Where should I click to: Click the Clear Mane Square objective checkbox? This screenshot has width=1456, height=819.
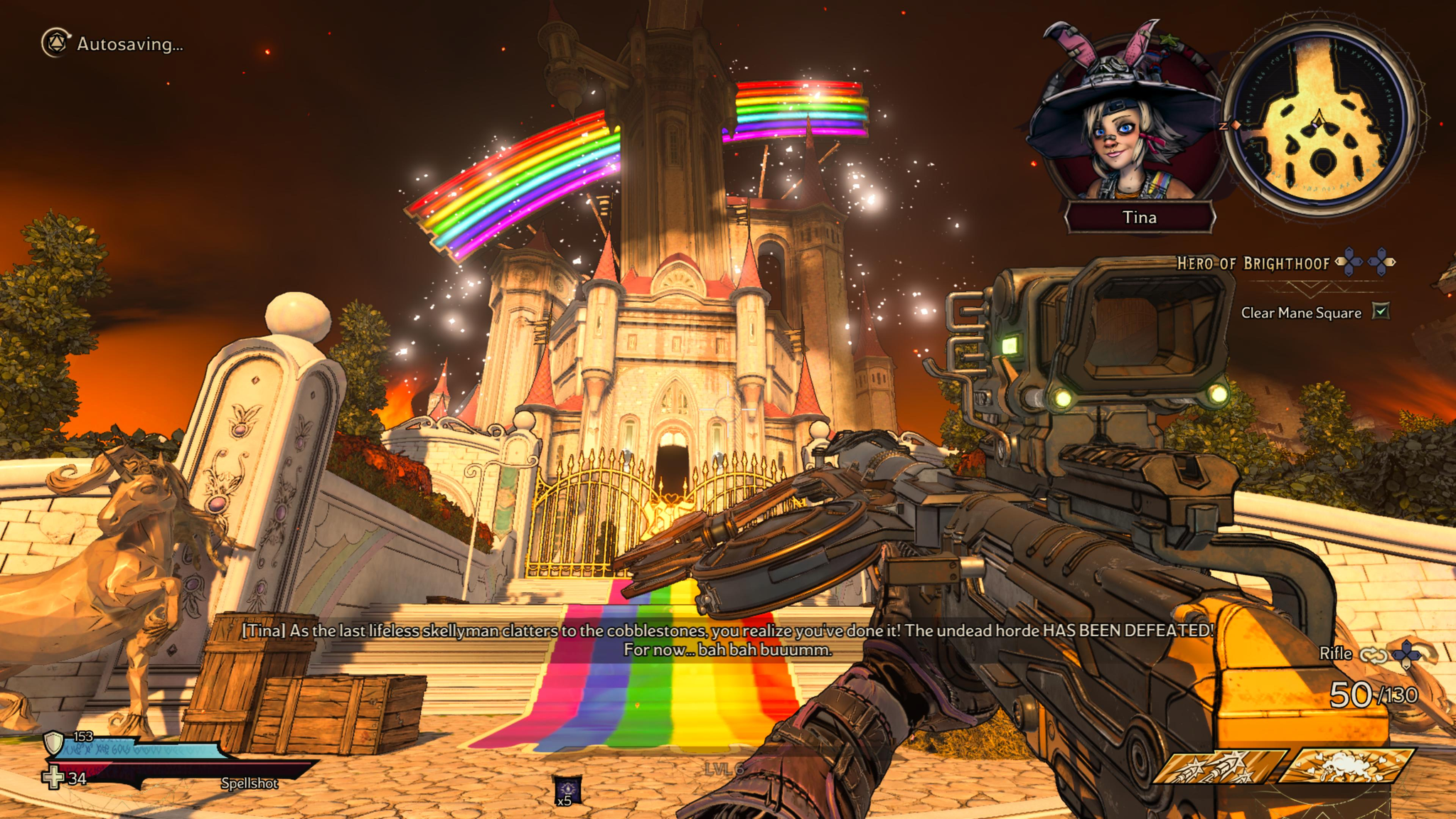1380,311
